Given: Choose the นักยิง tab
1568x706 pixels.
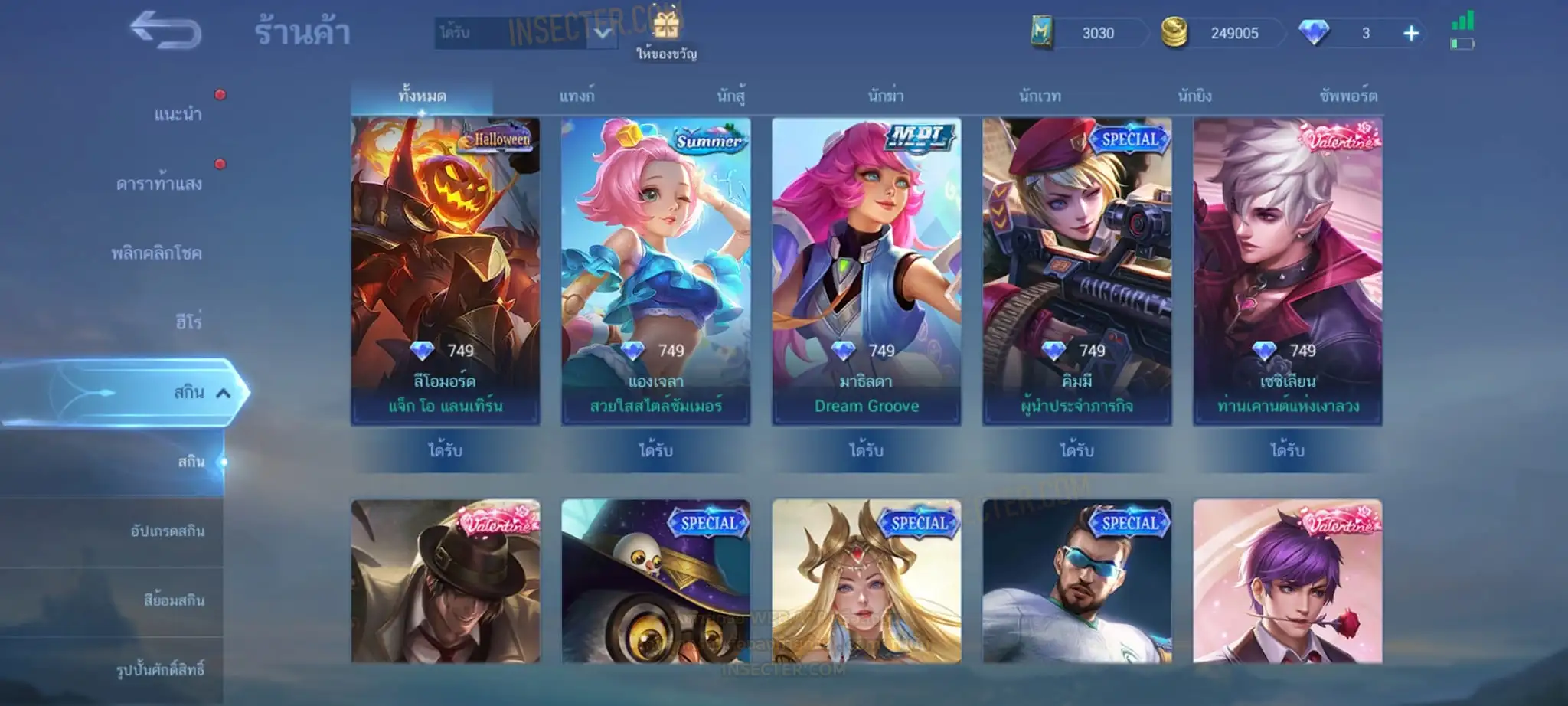Looking at the screenshot, I should tap(1194, 96).
